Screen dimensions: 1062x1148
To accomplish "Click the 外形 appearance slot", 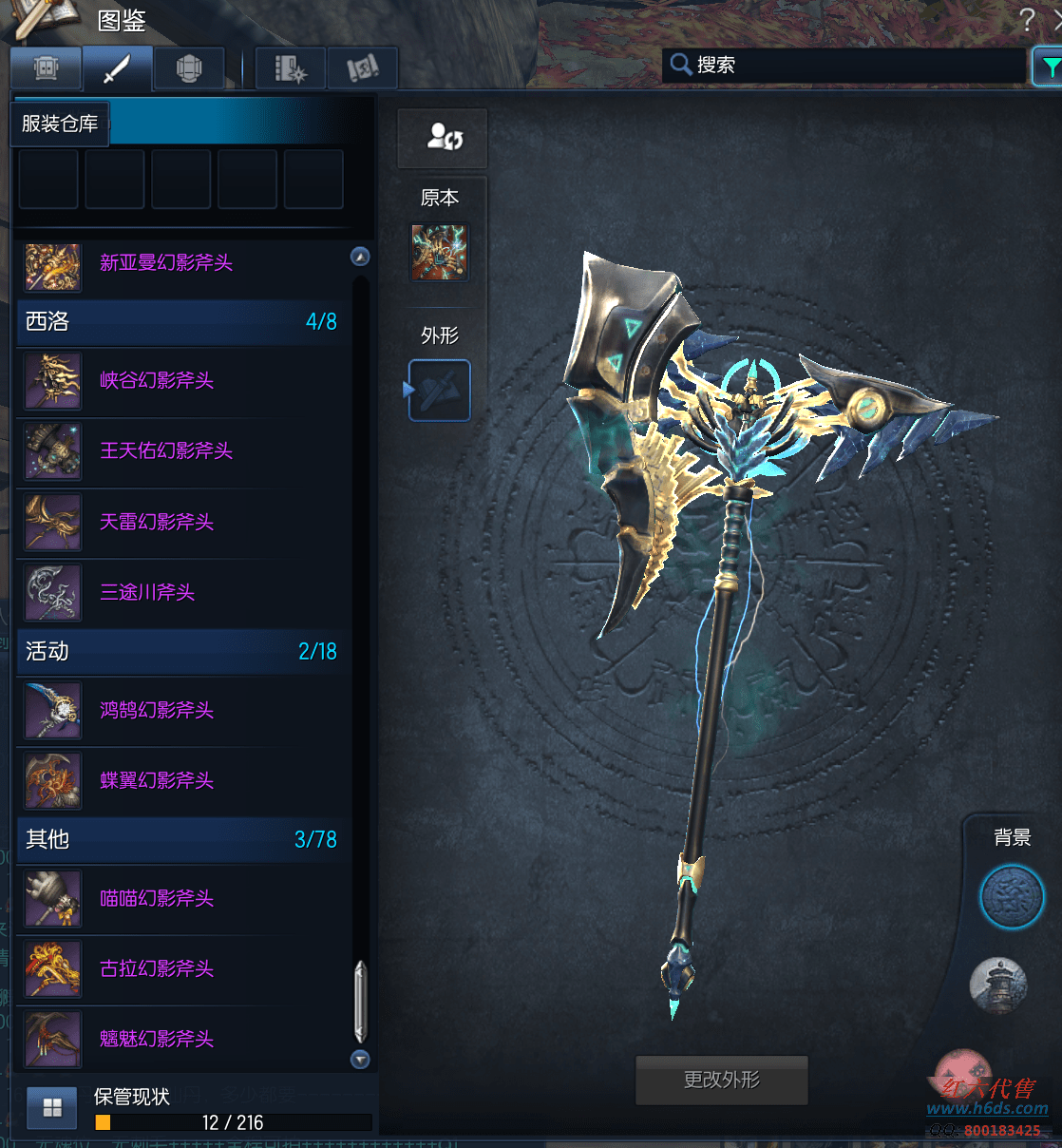I will (440, 390).
